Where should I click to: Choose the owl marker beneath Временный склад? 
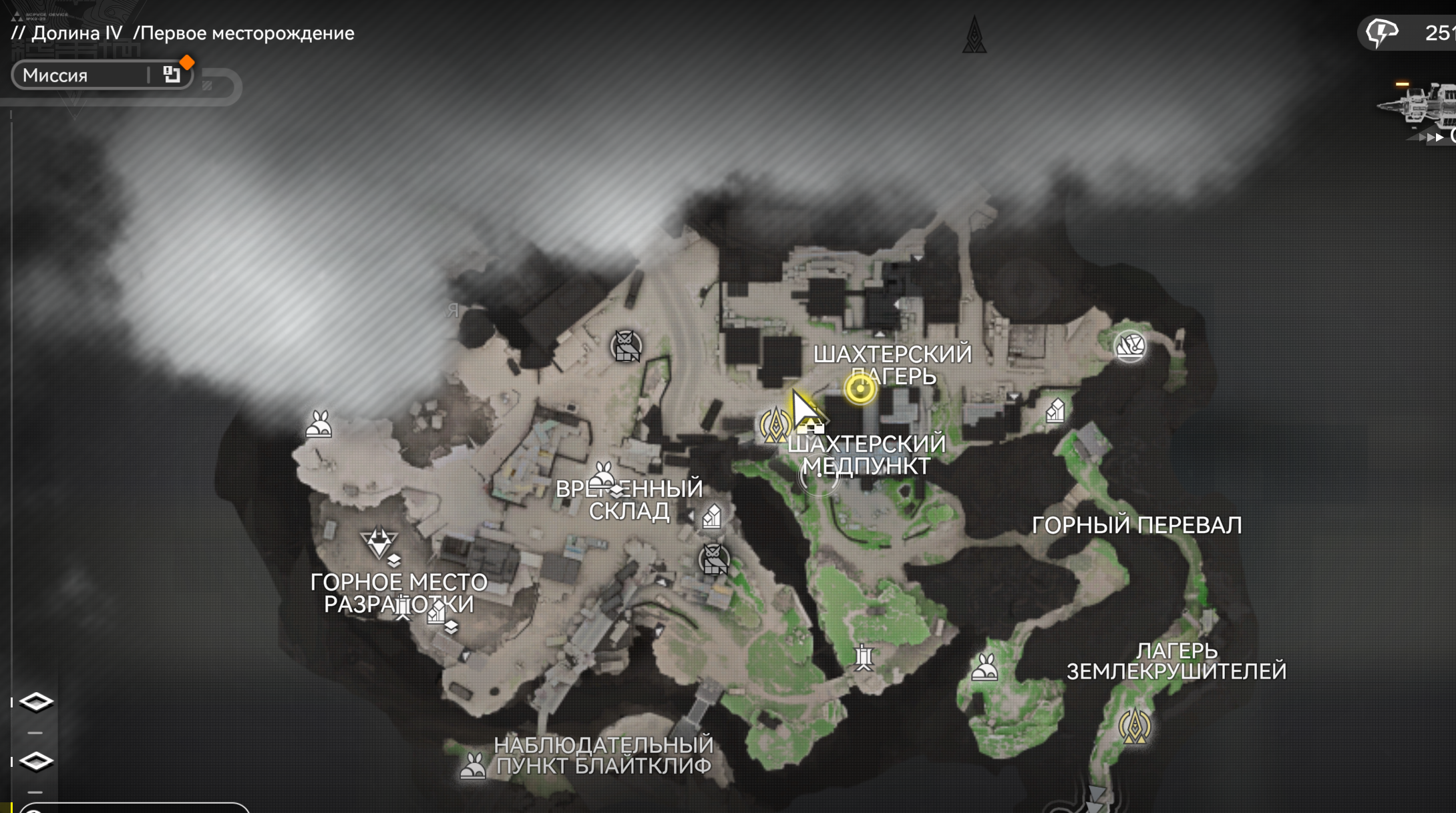pos(713,559)
